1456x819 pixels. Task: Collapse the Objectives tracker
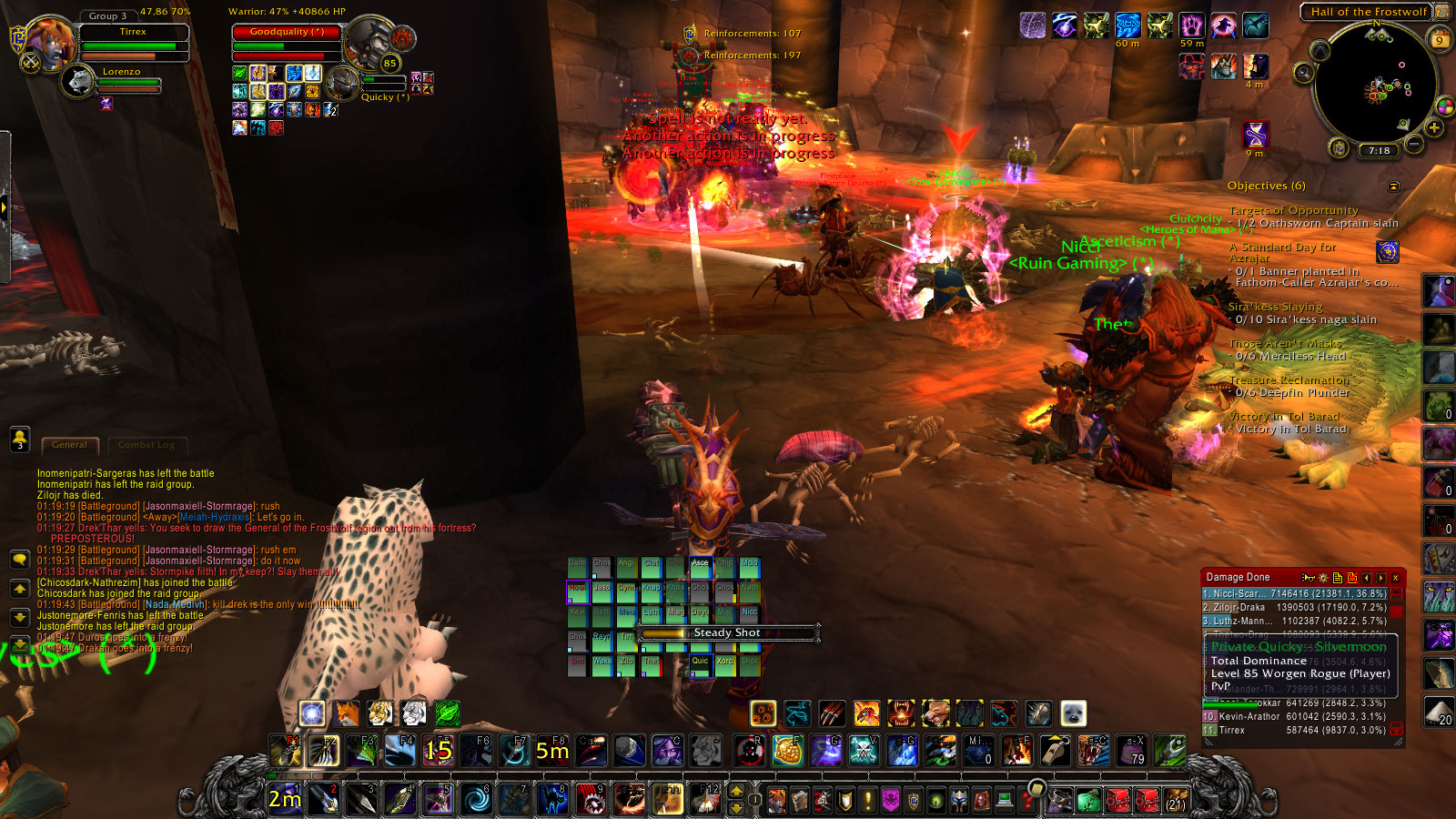1392,186
